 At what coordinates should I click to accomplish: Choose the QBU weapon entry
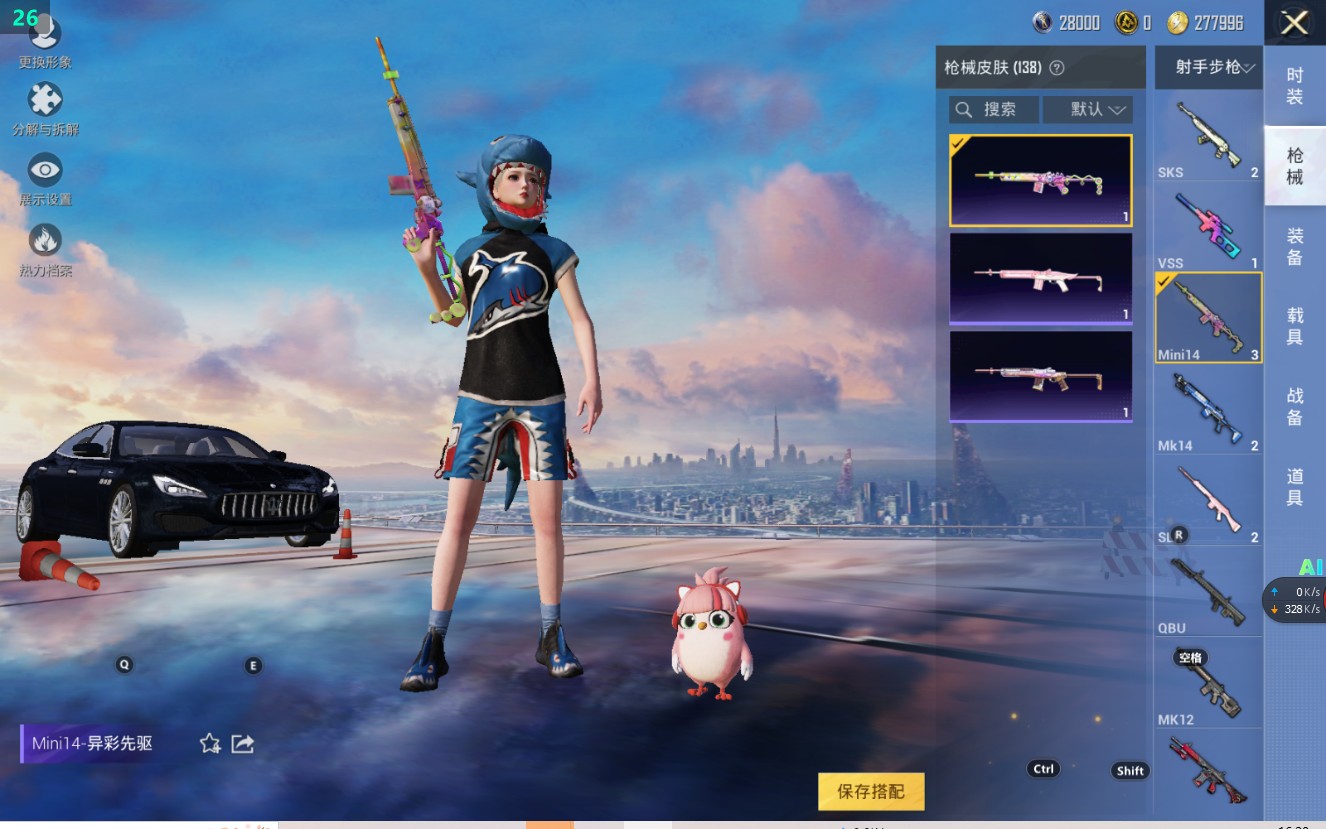pyautogui.click(x=1208, y=594)
